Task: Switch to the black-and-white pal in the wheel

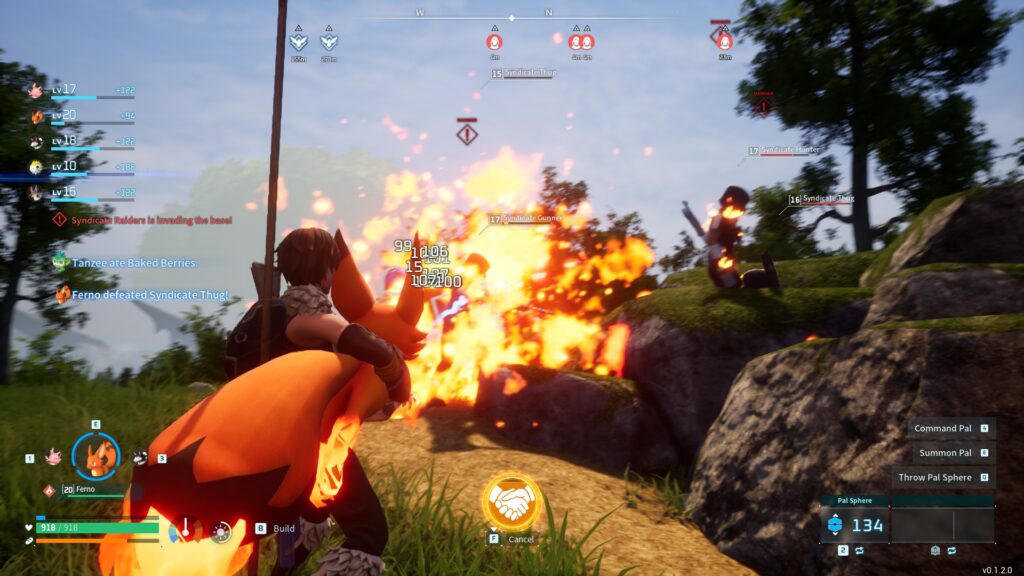Action: pos(140,457)
